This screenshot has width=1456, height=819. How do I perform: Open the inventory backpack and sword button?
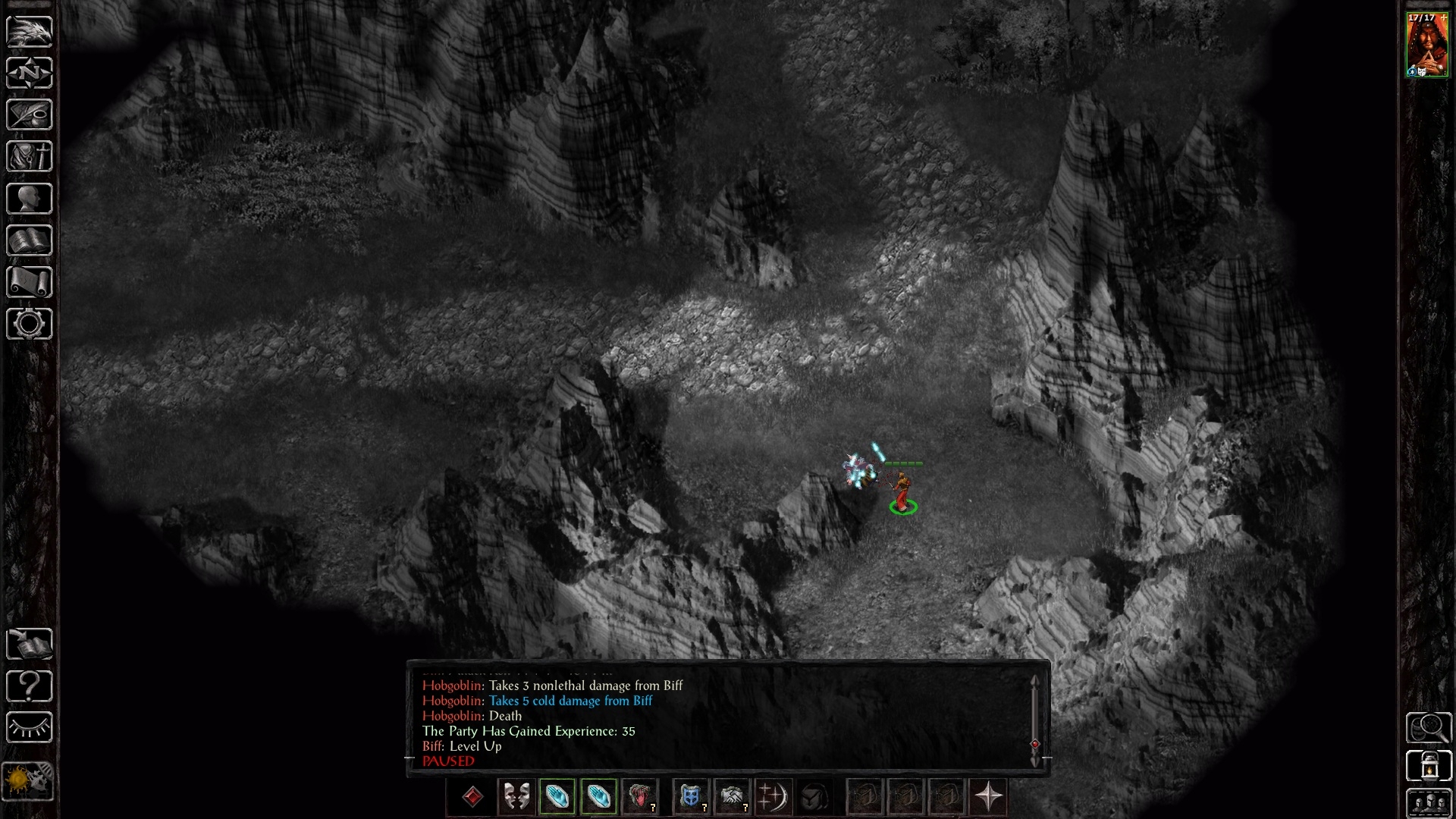29,156
